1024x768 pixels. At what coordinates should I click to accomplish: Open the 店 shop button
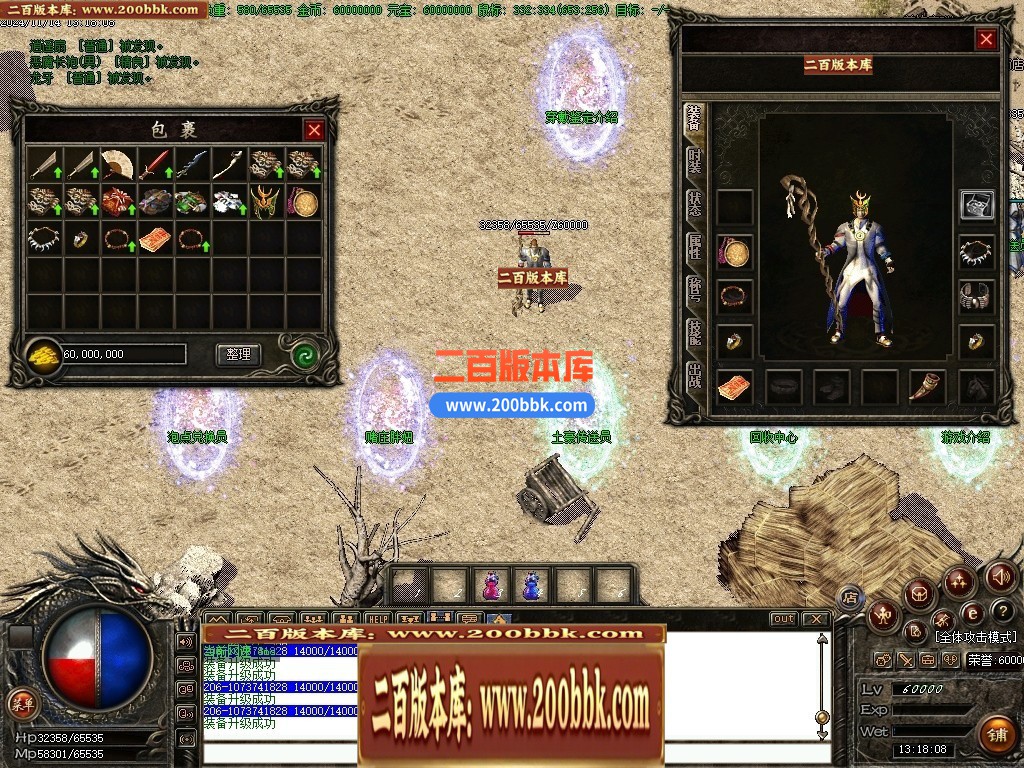[x=850, y=597]
